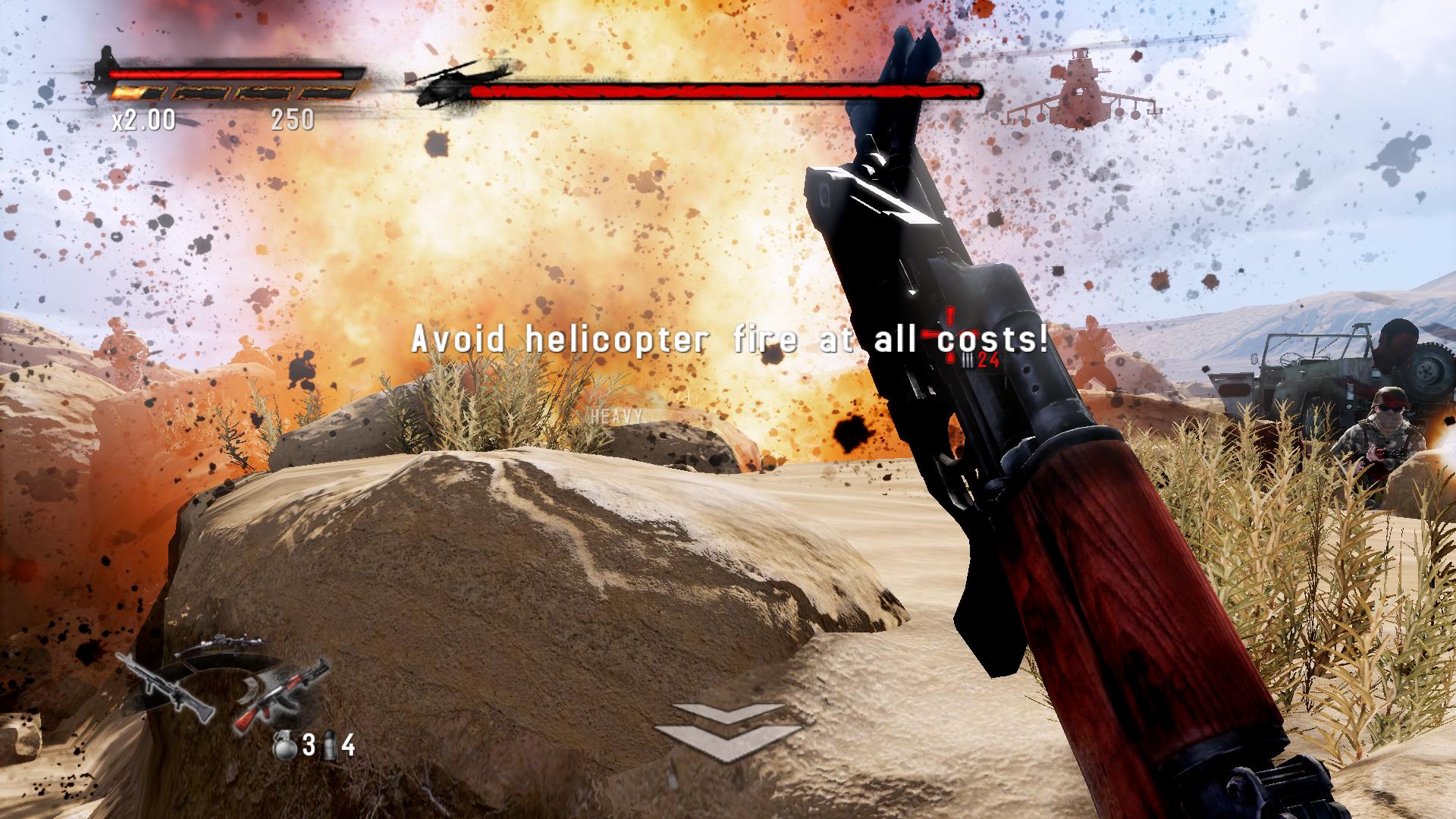Viewport: 1456px width, 819px height.
Task: Select the HEAVY difficulty label
Action: click(x=616, y=415)
